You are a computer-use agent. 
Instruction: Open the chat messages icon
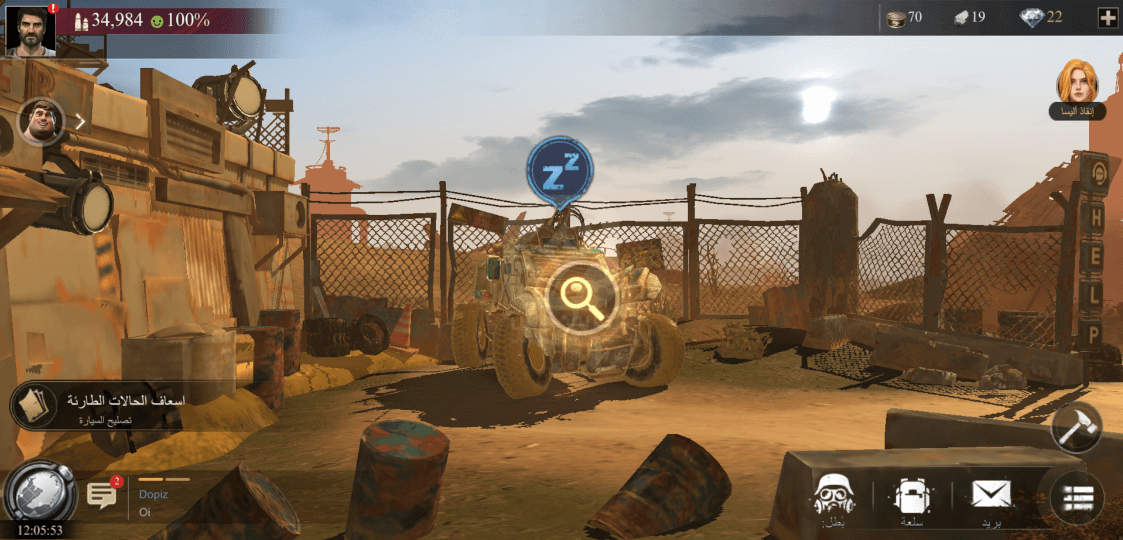click(x=101, y=495)
